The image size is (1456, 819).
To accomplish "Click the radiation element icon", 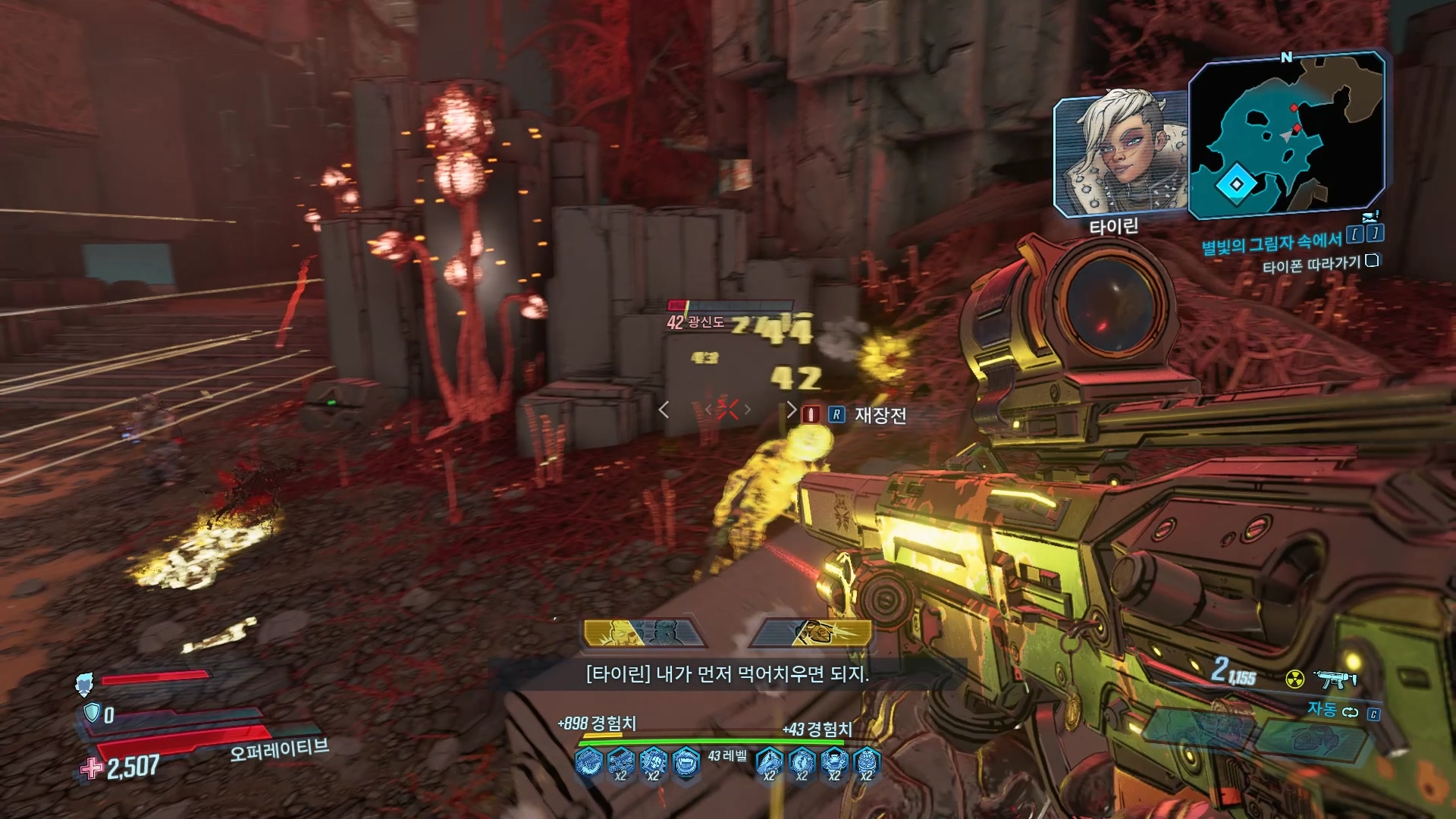I will pyautogui.click(x=1294, y=678).
